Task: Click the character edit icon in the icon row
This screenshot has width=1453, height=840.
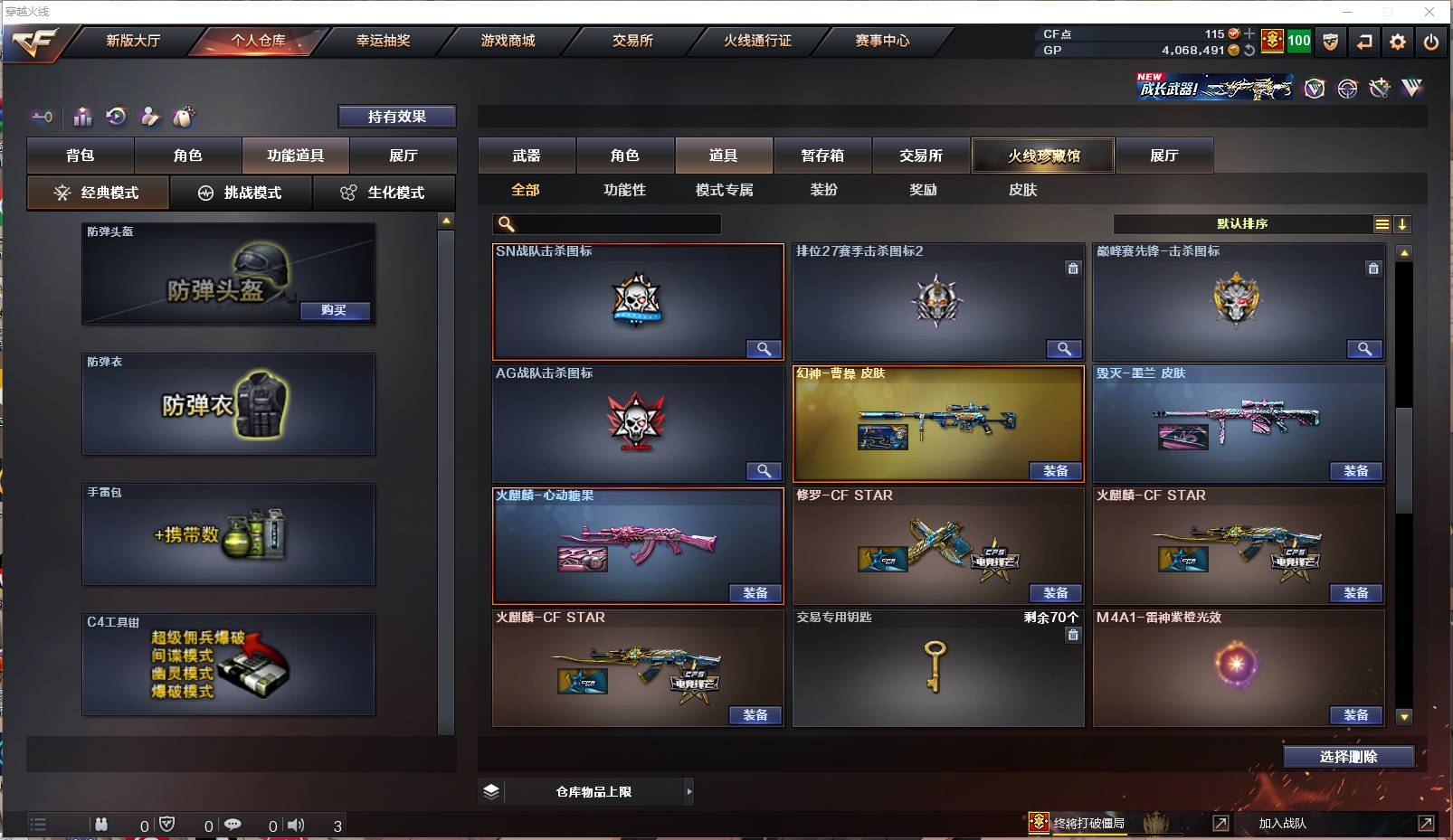Action: 148,117
